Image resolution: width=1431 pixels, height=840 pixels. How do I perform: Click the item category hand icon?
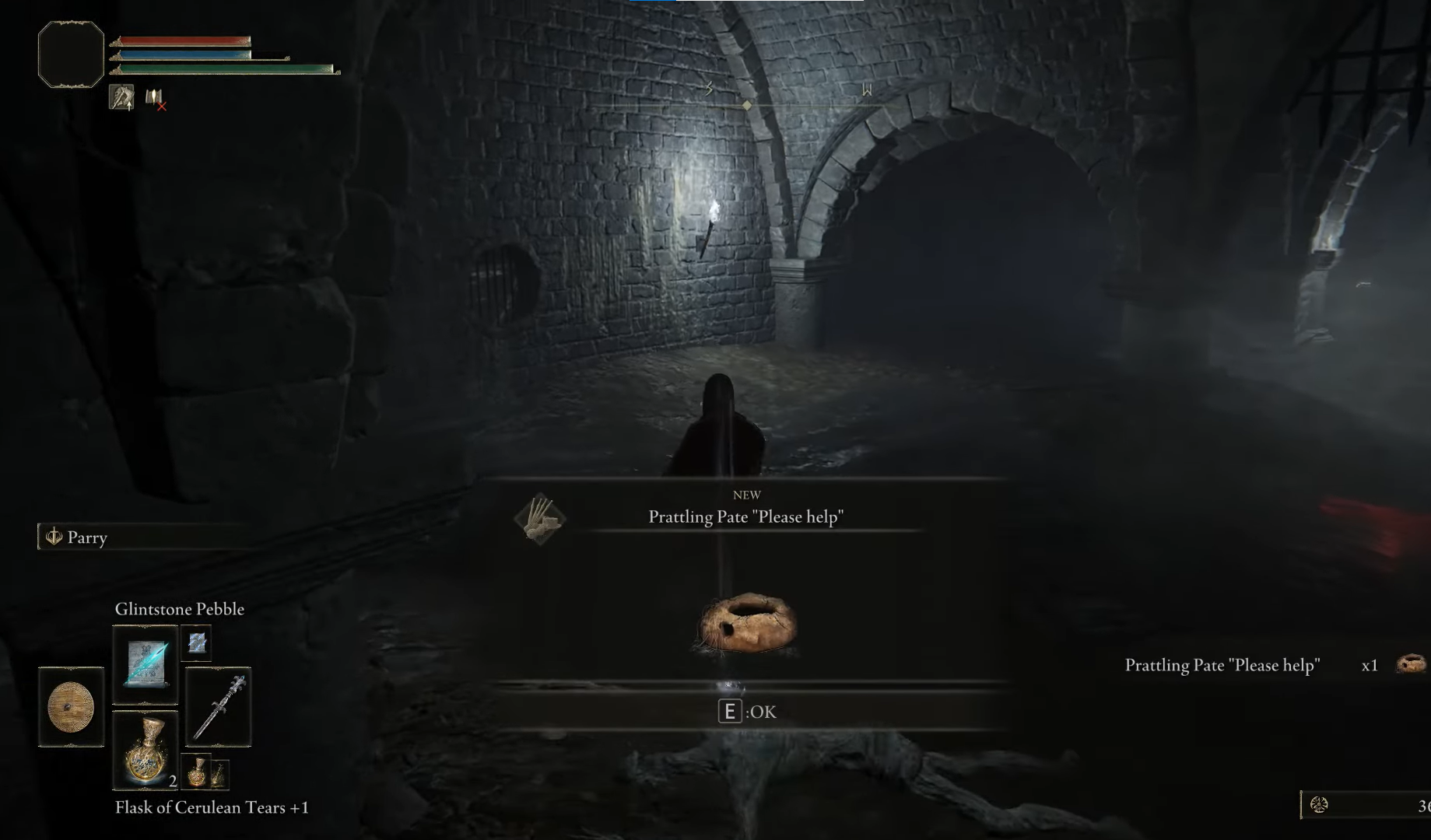coord(540,519)
